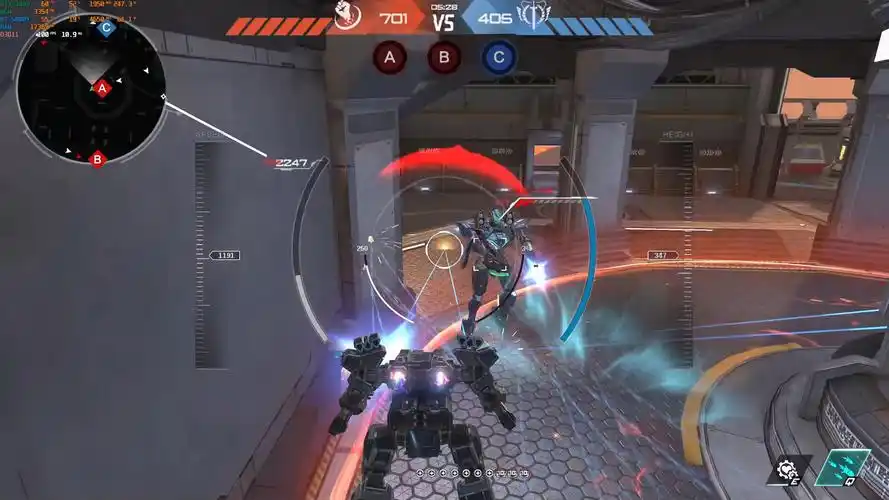Viewport: 889px width, 500px height.
Task: Select the red B marker on the minimap
Action: pyautogui.click(x=97, y=158)
